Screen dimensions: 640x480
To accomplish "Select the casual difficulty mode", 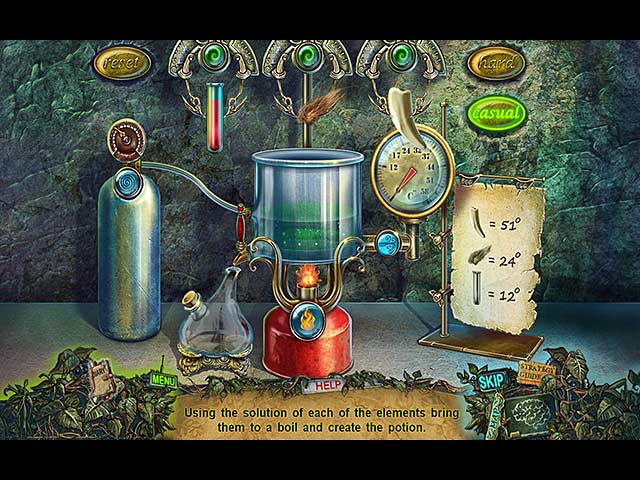I will tap(496, 113).
